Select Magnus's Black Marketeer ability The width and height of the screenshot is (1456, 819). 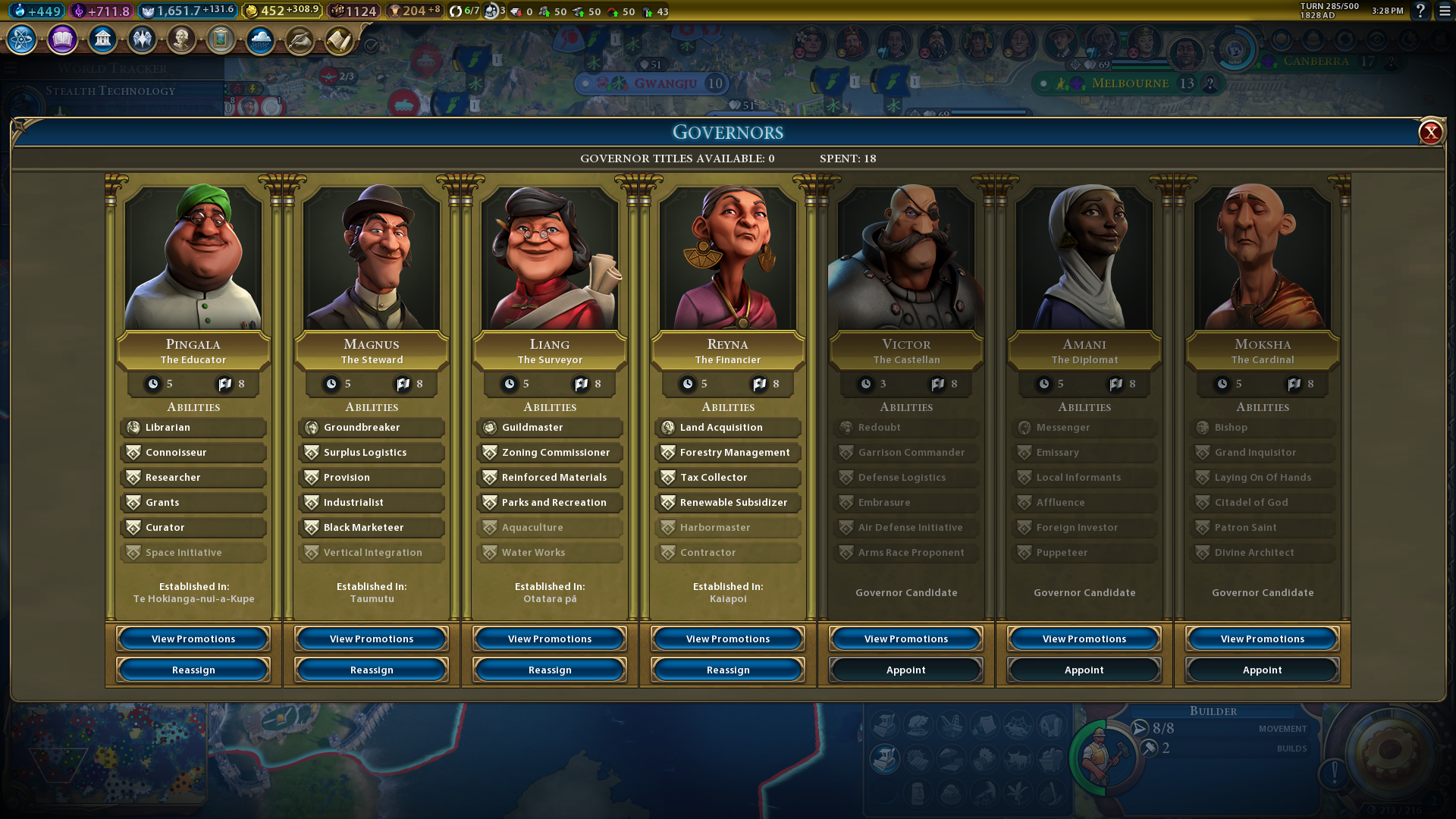click(x=372, y=528)
